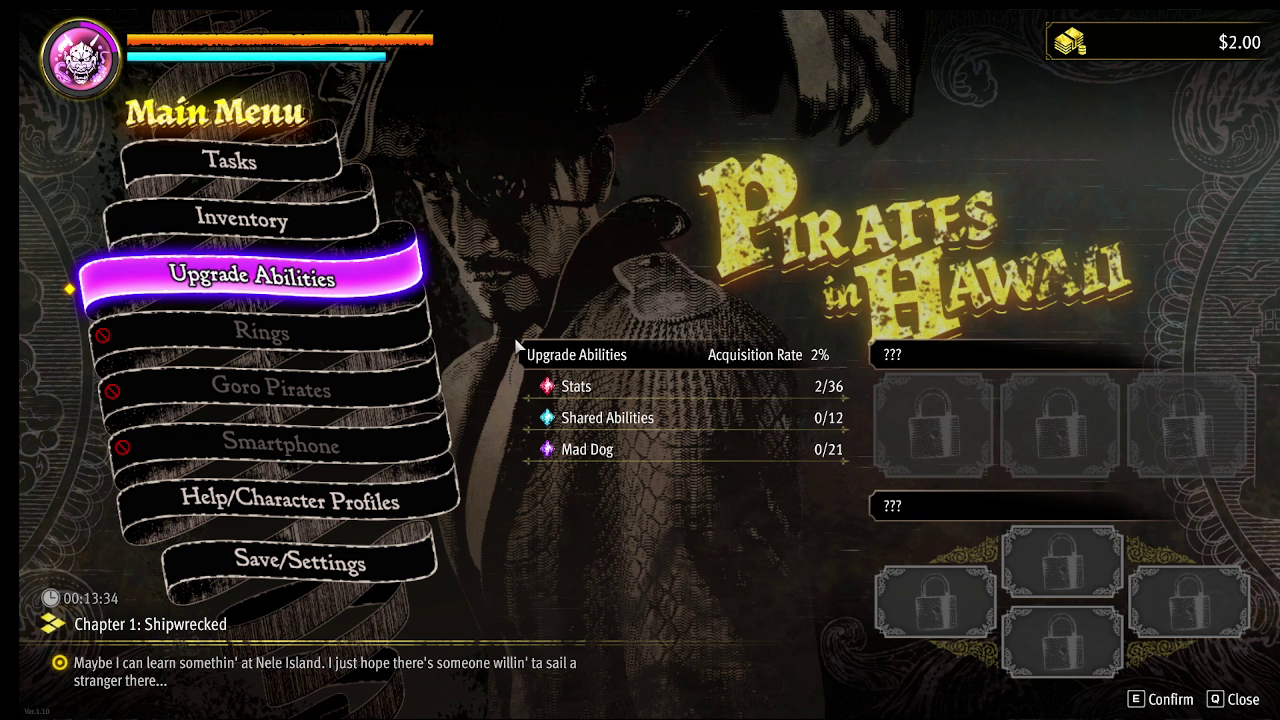This screenshot has height=720, width=1280.
Task: Choose the Shared Abilities row
Action: click(x=684, y=418)
